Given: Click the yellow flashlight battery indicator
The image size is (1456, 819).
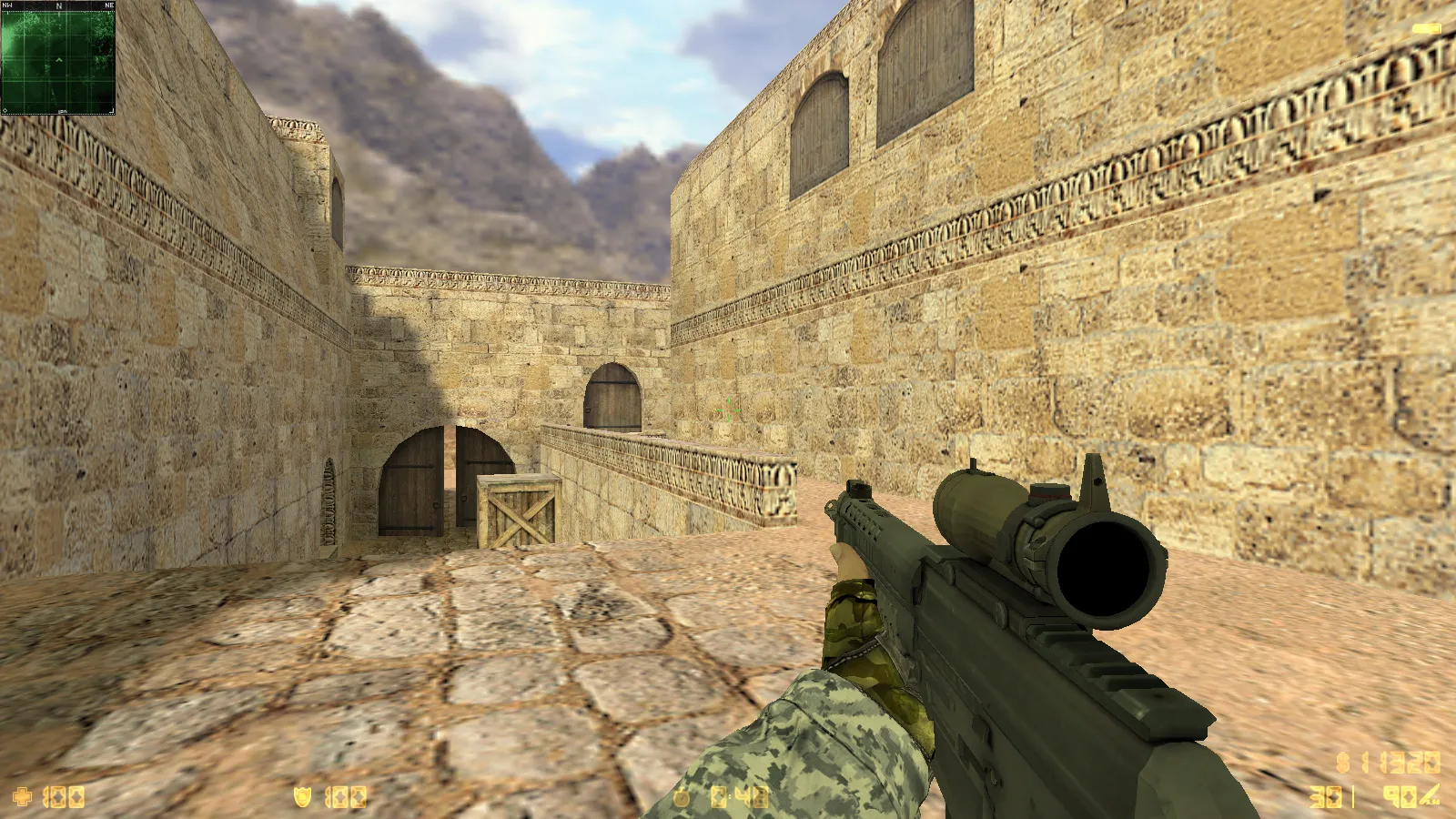Looking at the screenshot, I should coord(1425,29).
